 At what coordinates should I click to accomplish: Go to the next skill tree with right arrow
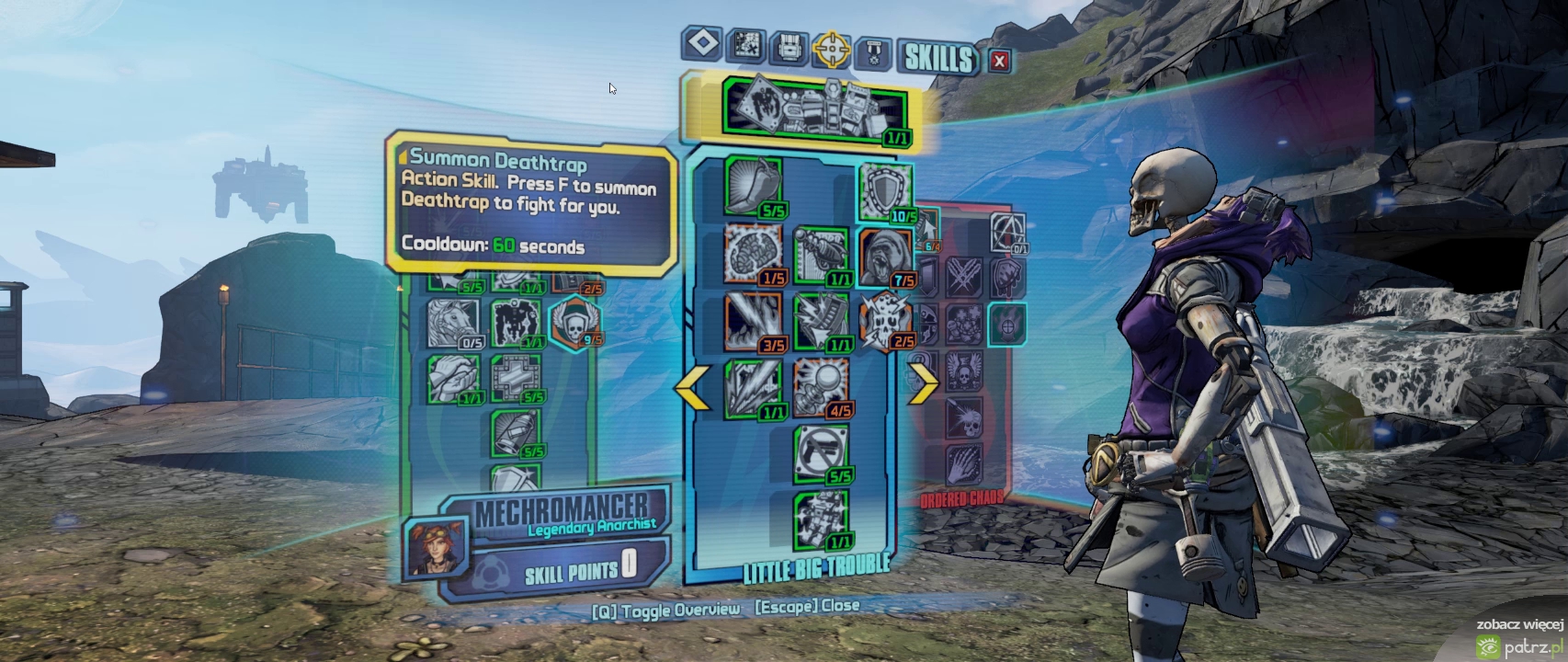click(x=922, y=382)
